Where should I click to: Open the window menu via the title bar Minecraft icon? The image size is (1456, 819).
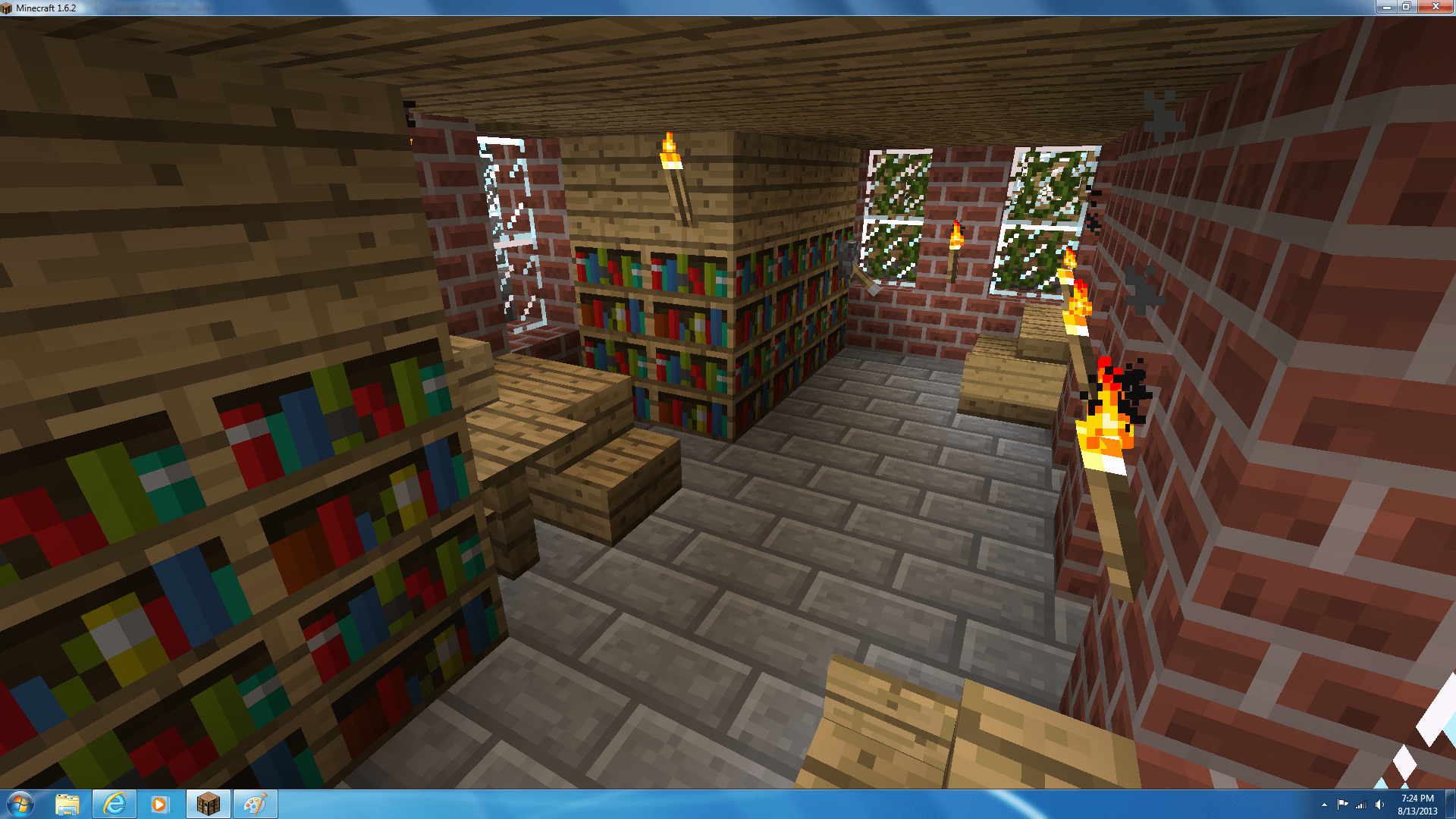pos(6,7)
